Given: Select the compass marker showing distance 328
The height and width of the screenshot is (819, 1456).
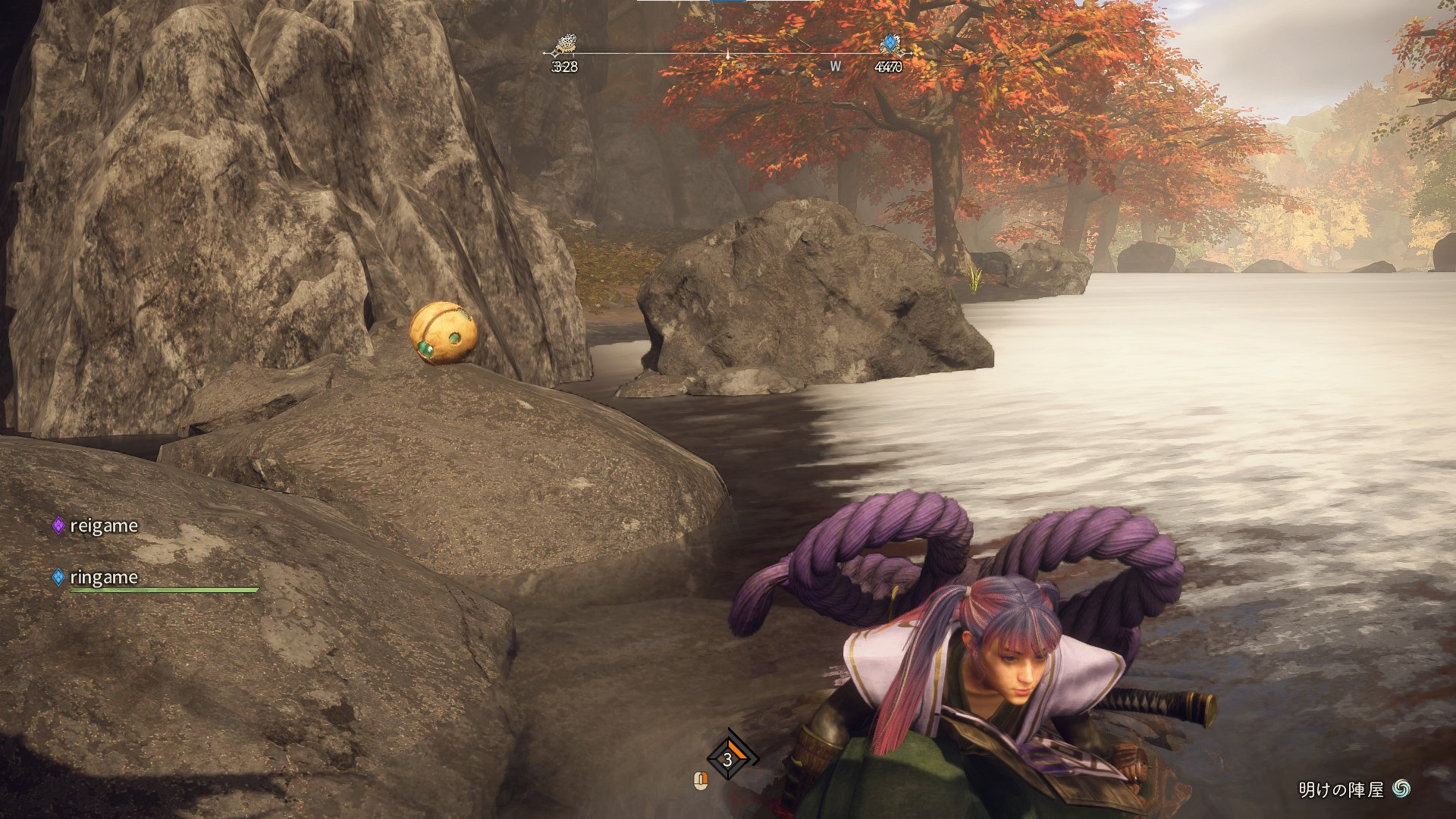Looking at the screenshot, I should click(564, 47).
